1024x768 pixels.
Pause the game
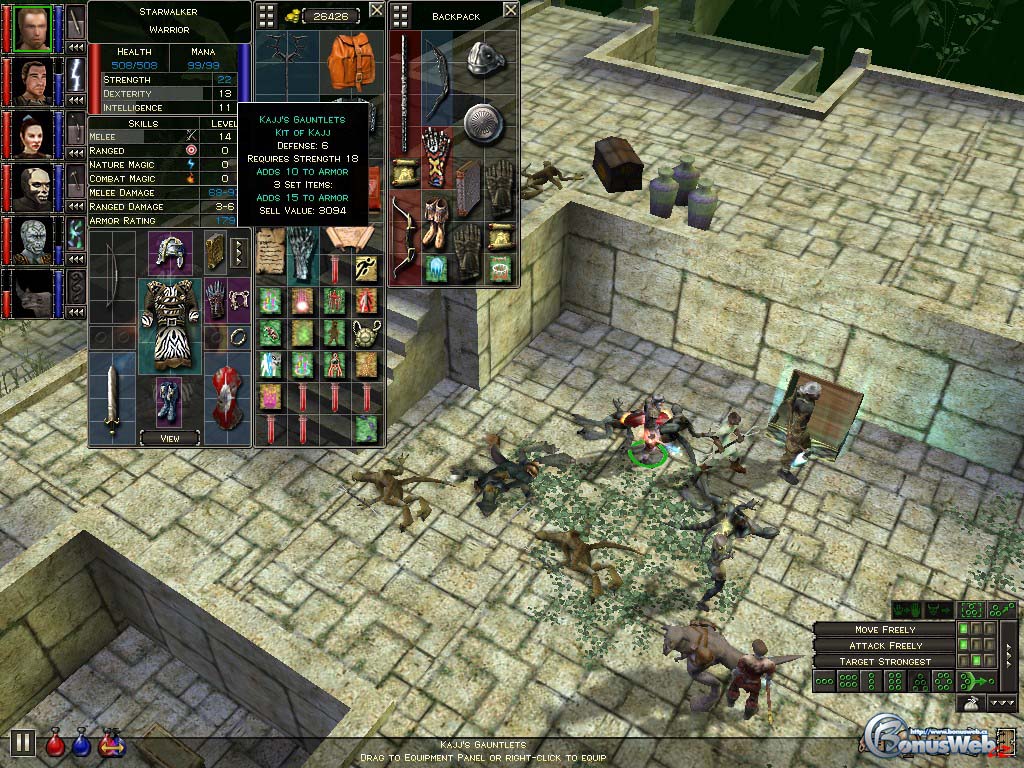tap(23, 742)
